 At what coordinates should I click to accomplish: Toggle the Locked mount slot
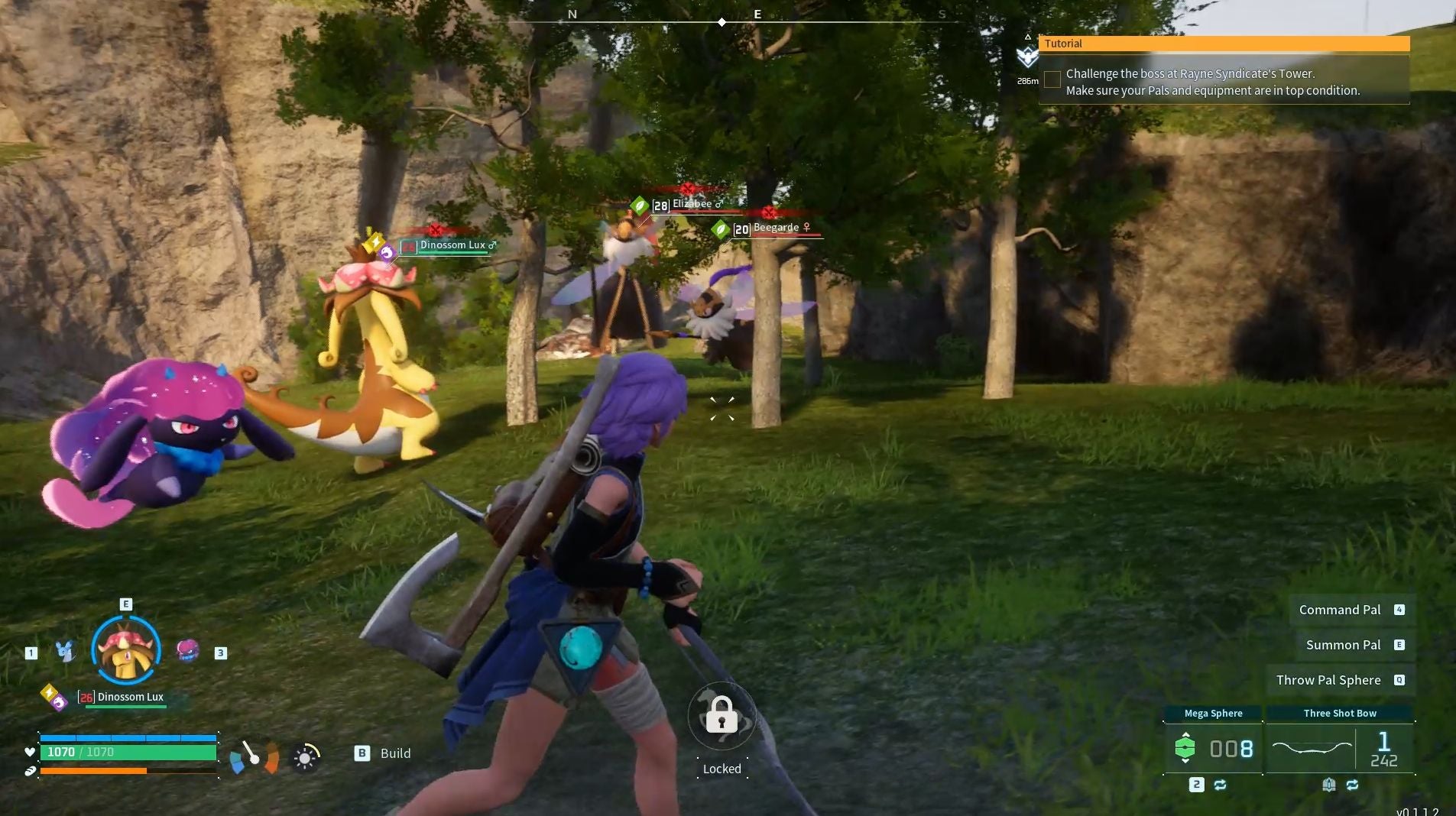(x=722, y=717)
